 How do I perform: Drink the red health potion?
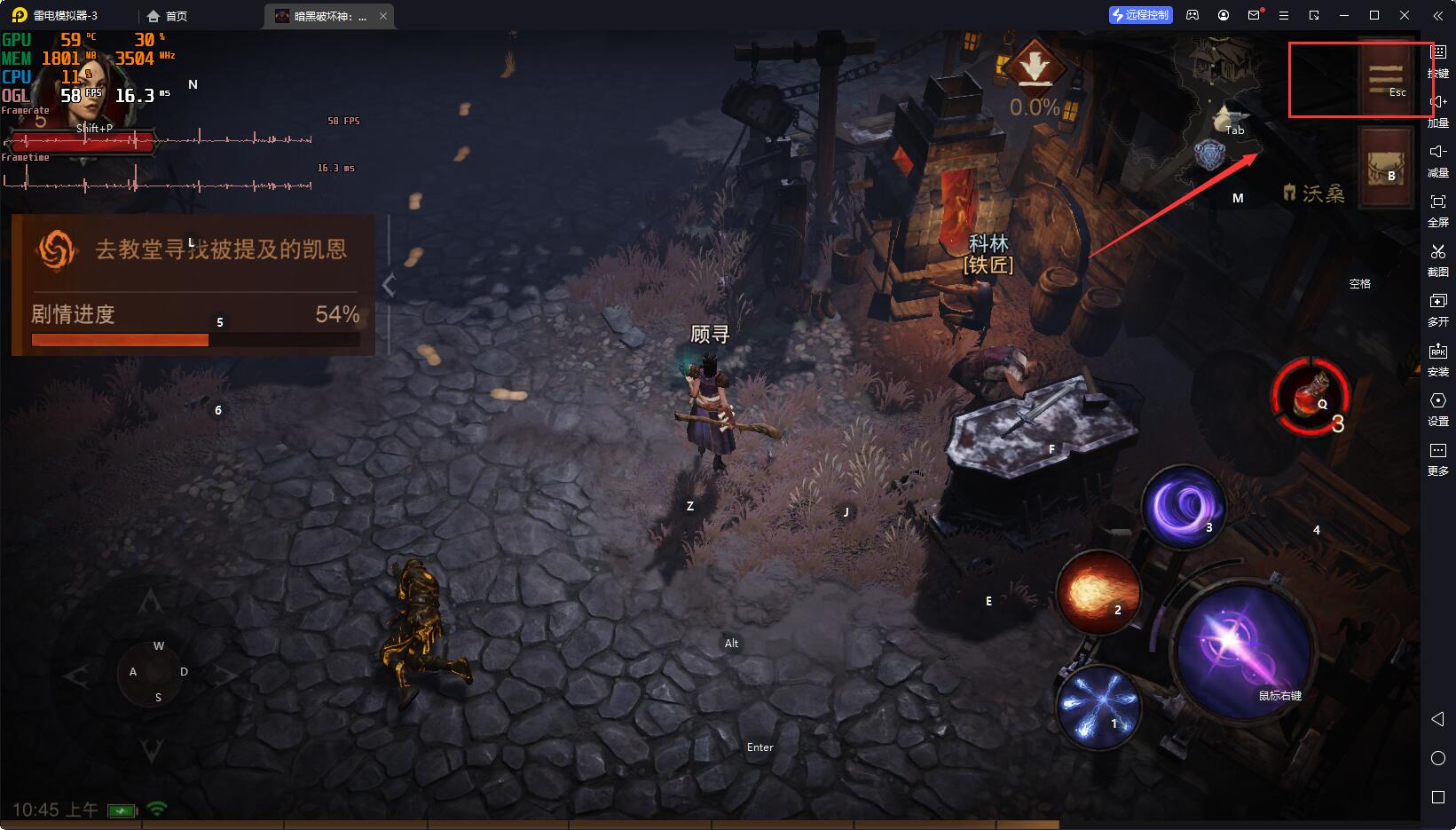tap(1310, 396)
